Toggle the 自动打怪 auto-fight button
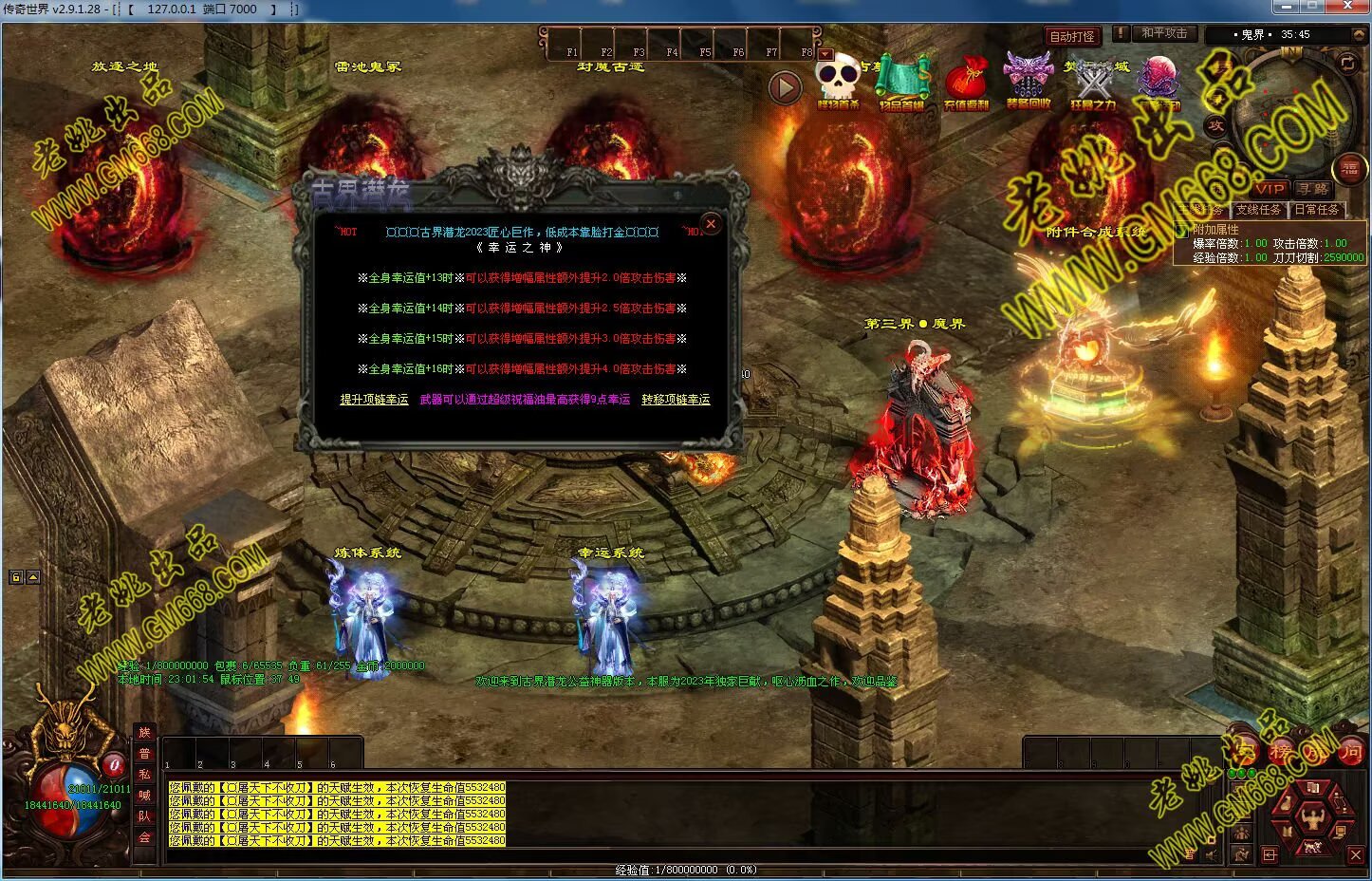The width and height of the screenshot is (1372, 881). 1072,36
